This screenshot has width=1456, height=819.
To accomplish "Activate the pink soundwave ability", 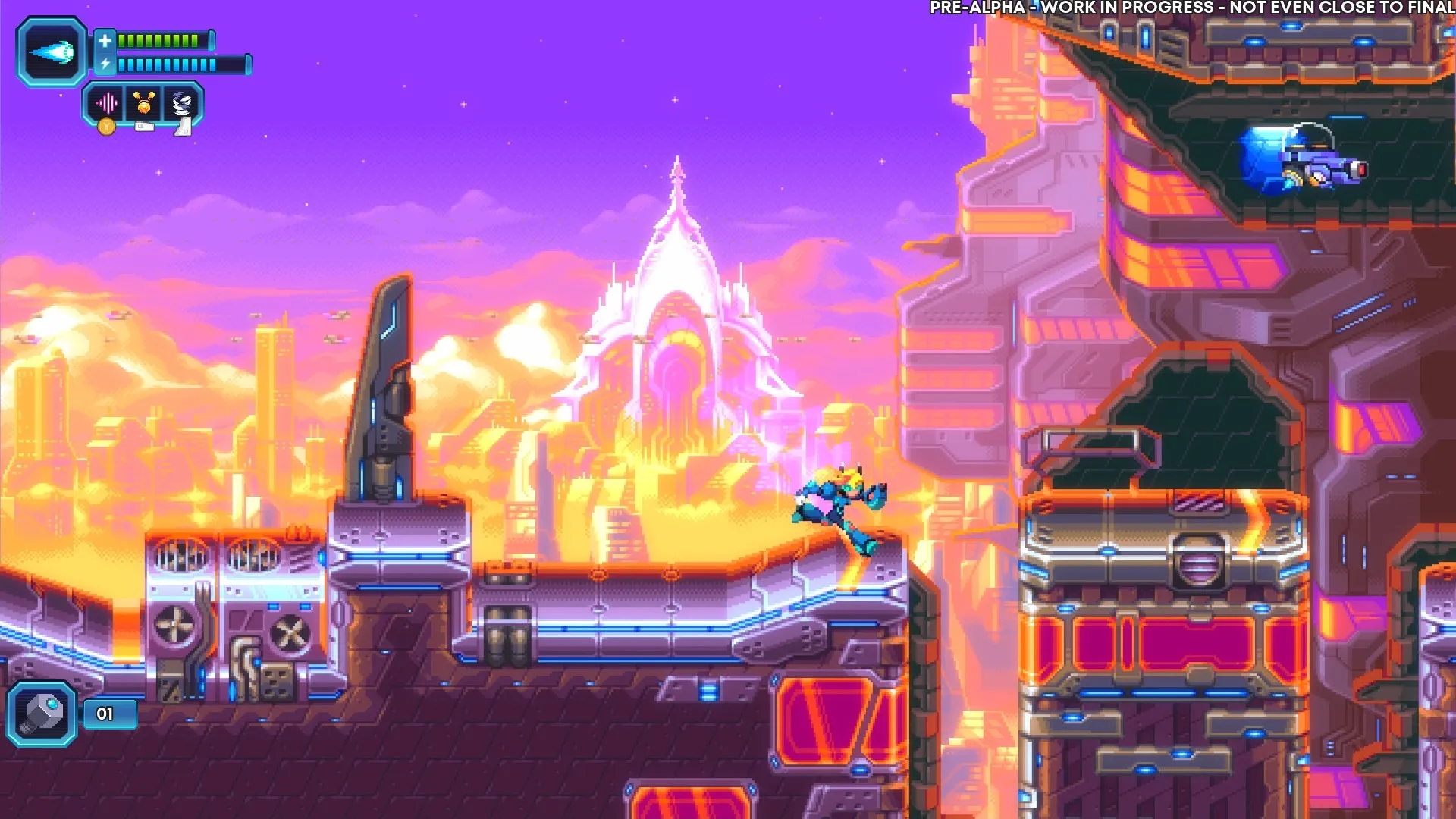I will (x=107, y=102).
